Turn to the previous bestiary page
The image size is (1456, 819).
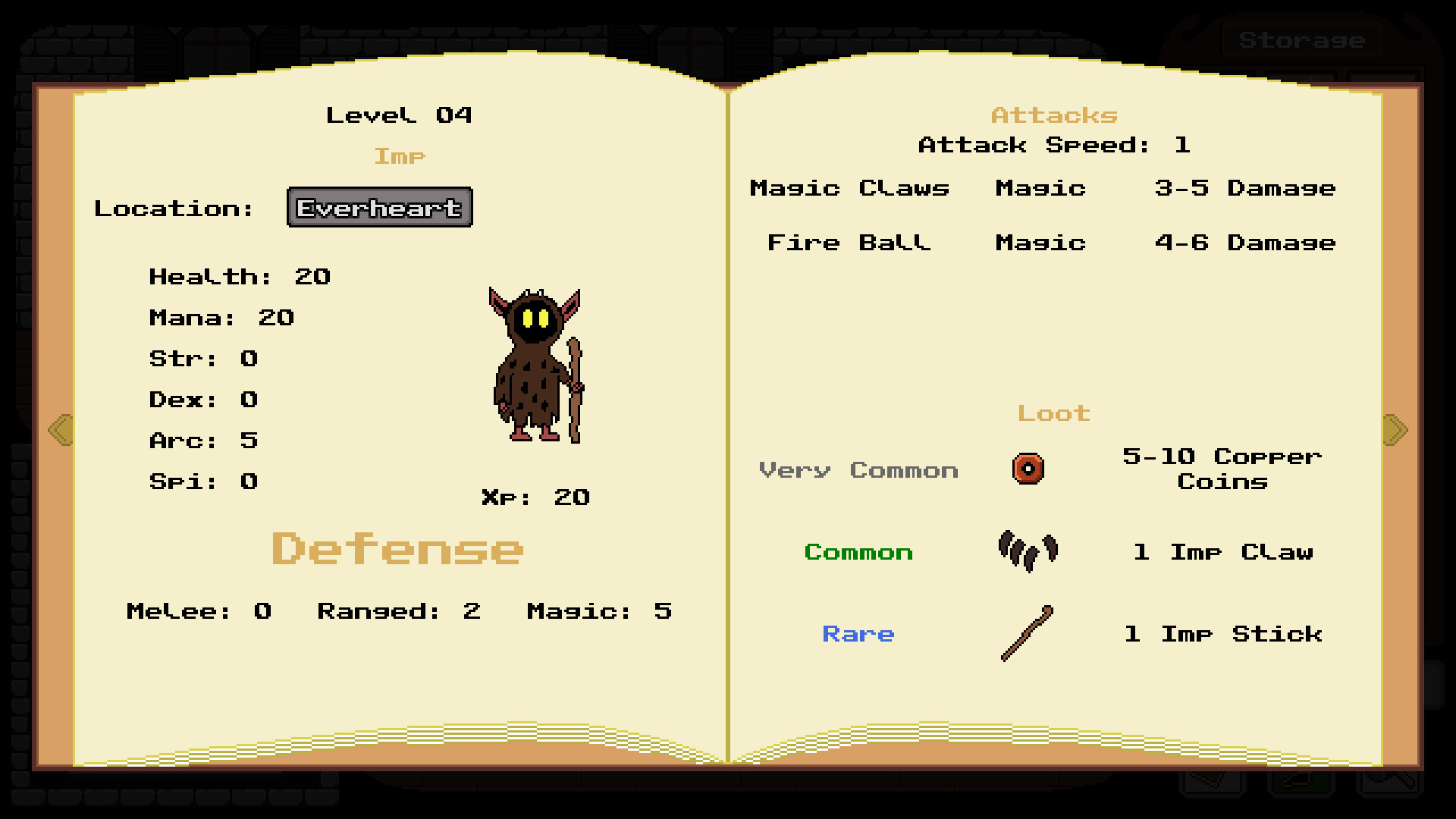click(x=59, y=429)
